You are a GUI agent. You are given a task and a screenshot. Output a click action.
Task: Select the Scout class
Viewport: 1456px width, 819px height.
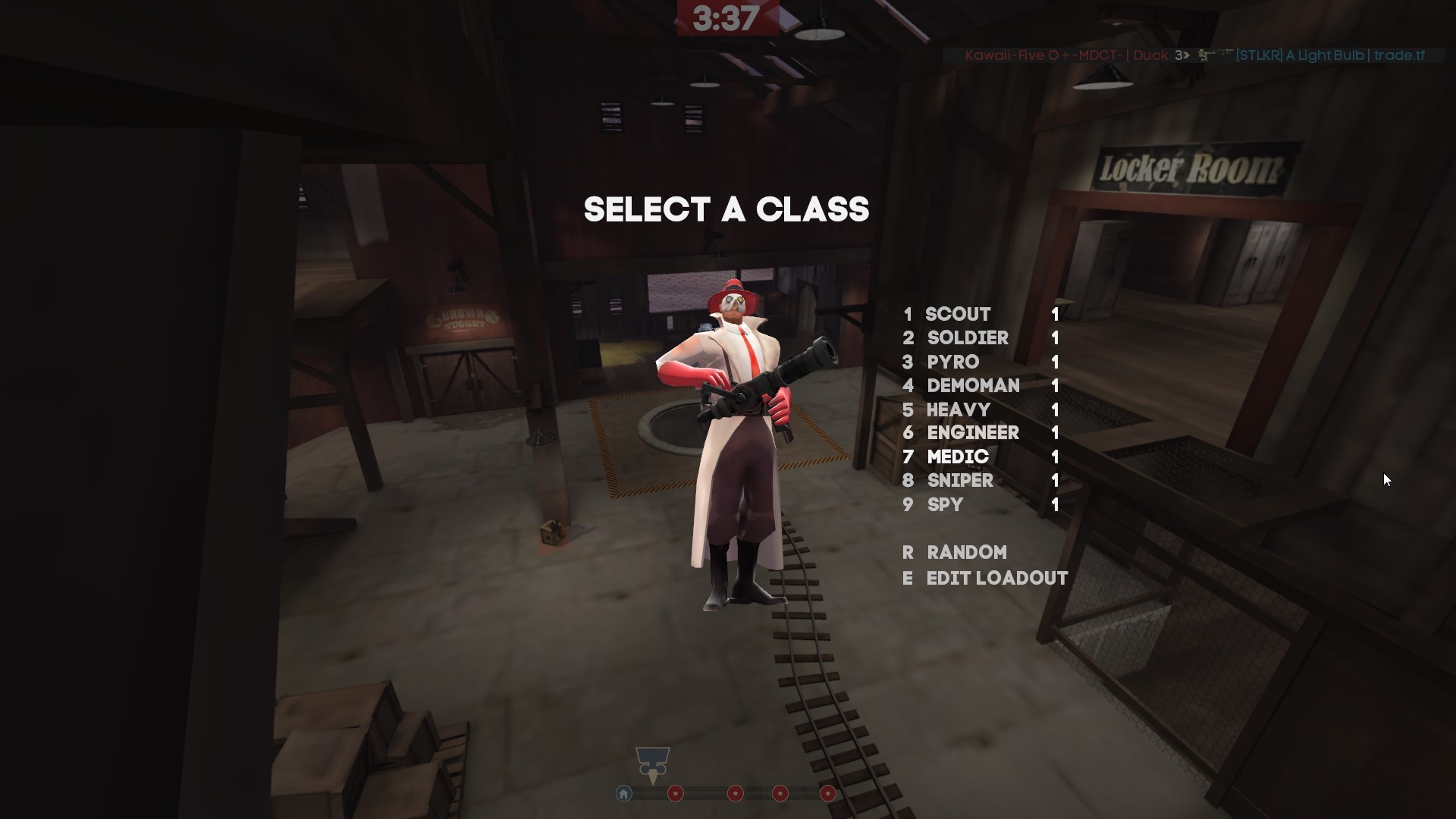pyautogui.click(x=958, y=314)
